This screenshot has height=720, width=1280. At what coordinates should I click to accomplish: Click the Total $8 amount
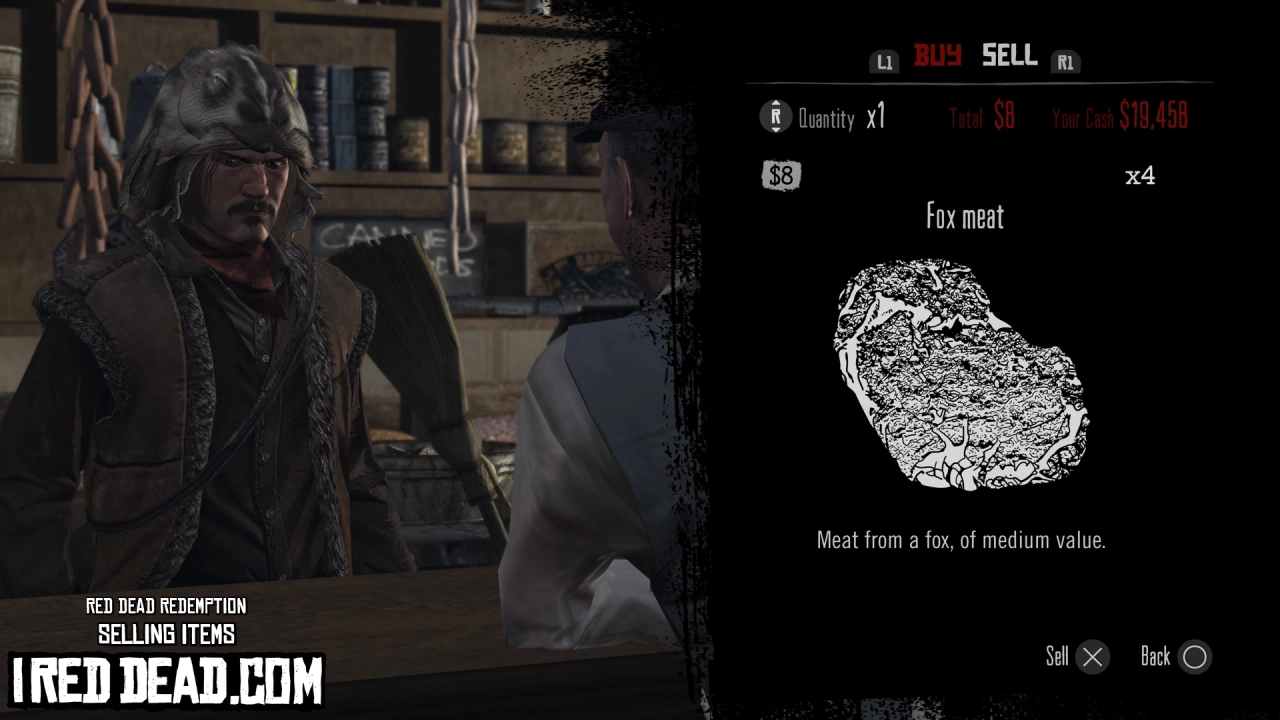pos(978,117)
